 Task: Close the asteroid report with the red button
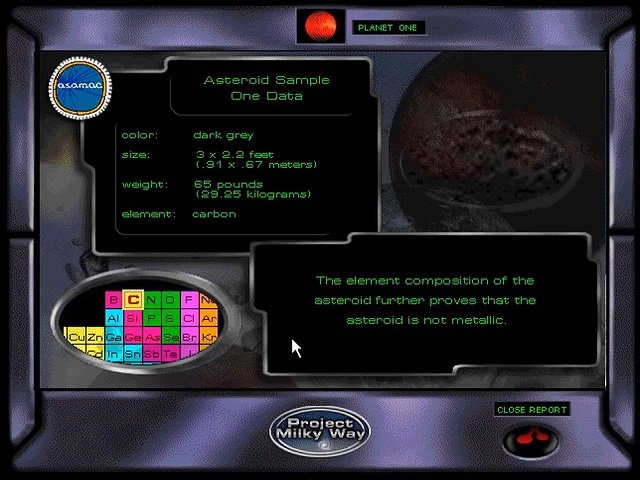pos(531,439)
